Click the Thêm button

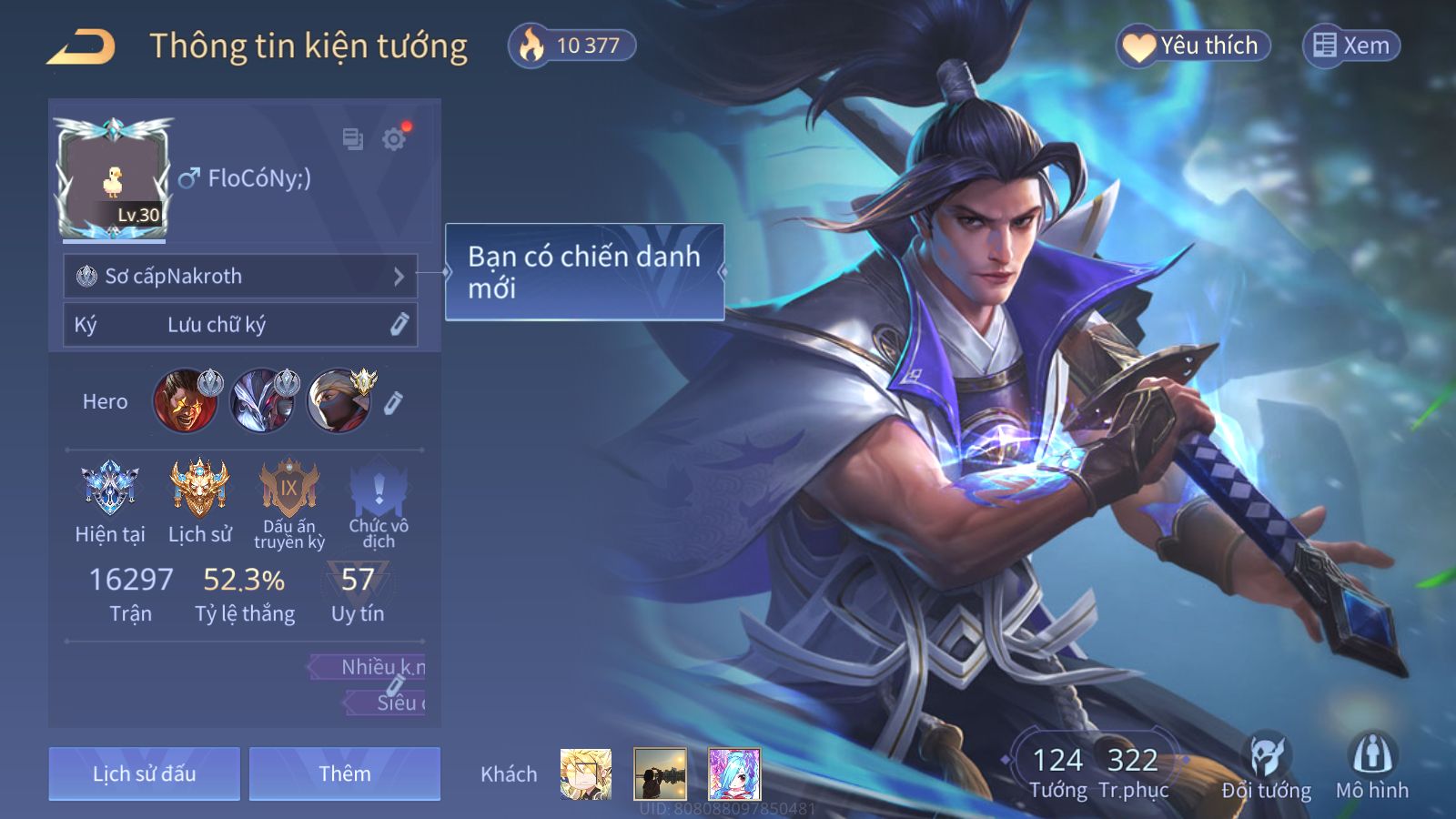pyautogui.click(x=345, y=773)
